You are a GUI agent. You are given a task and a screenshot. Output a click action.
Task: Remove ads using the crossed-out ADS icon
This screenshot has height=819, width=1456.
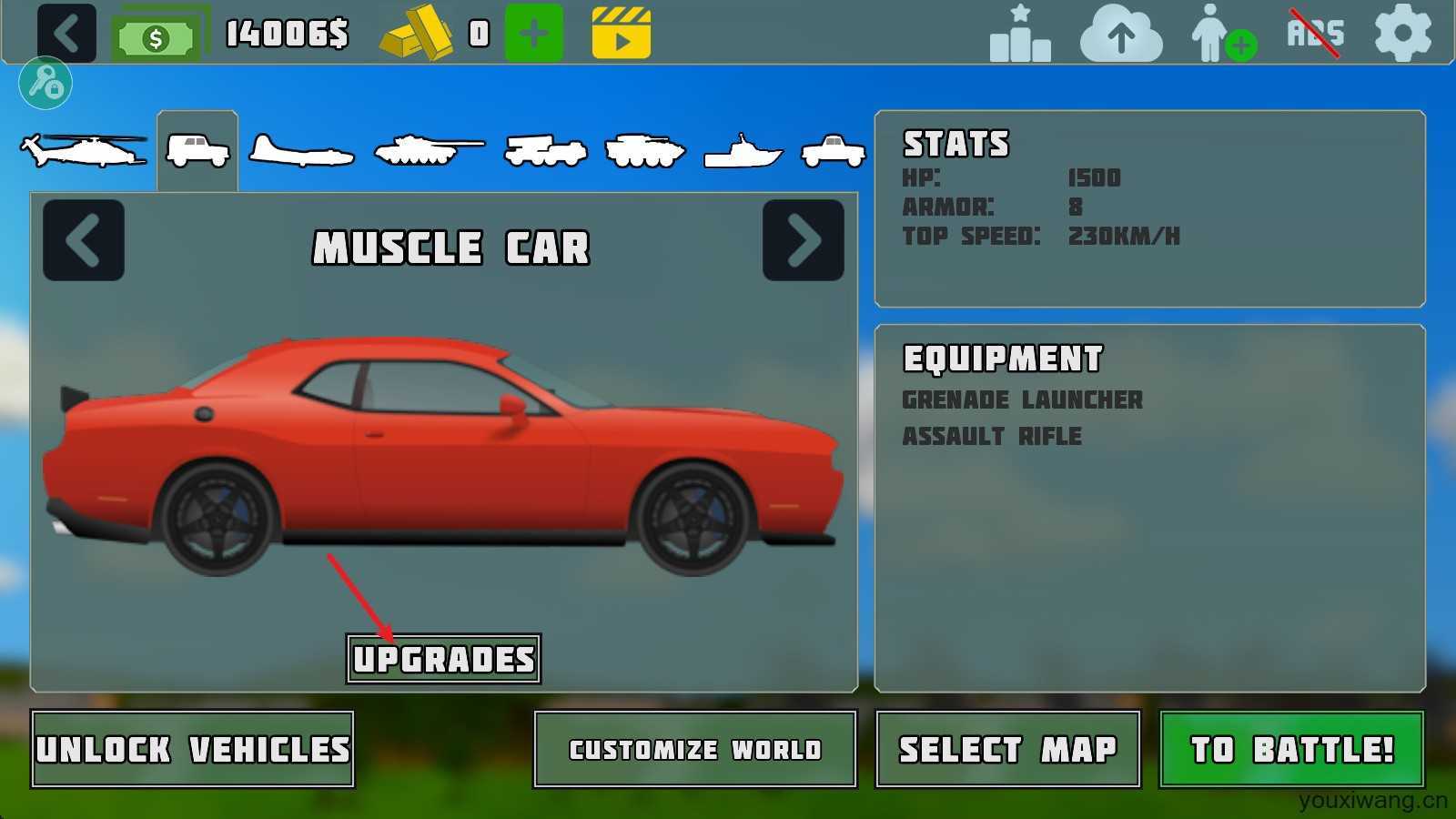[x=1314, y=34]
